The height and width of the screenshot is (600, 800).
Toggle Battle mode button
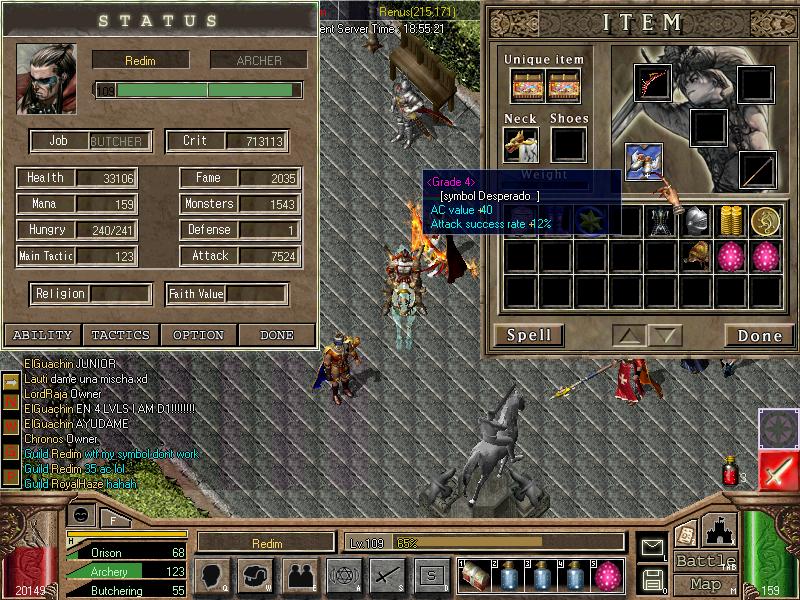(705, 561)
